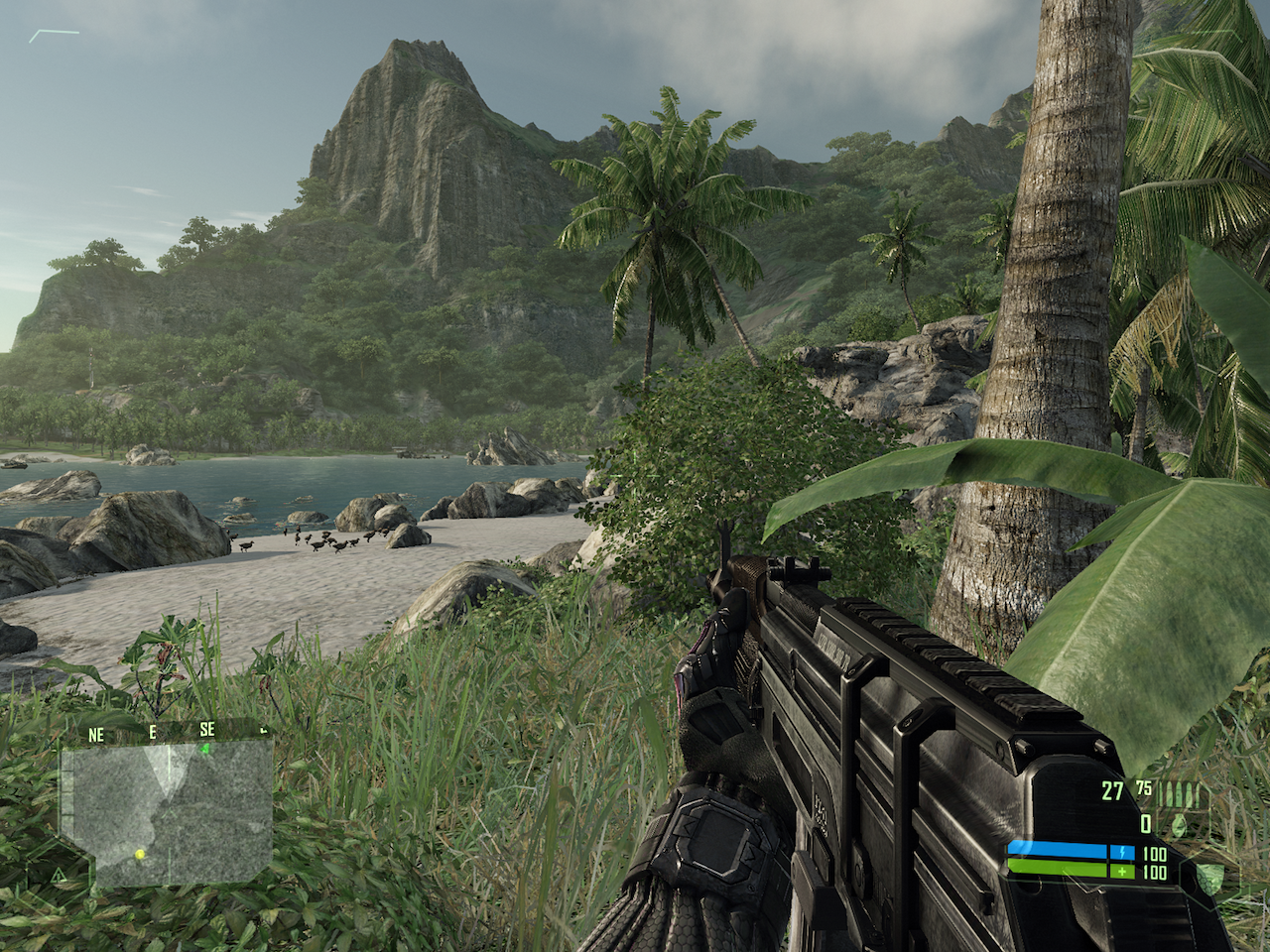
Task: Click the bullet fire-mode icon
Action: coord(1183,793)
